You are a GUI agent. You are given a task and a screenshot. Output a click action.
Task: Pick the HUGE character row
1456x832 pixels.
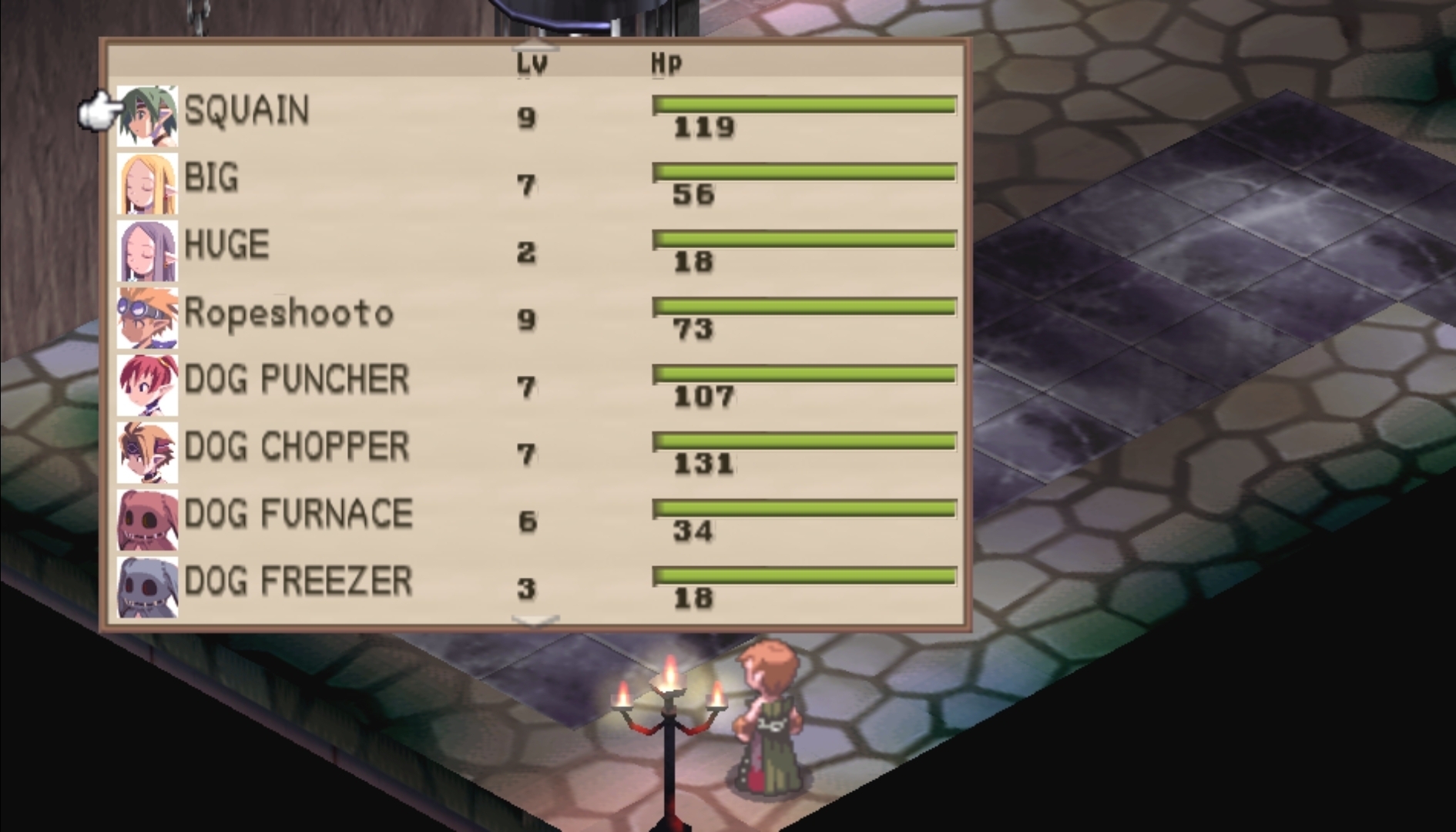click(x=226, y=245)
